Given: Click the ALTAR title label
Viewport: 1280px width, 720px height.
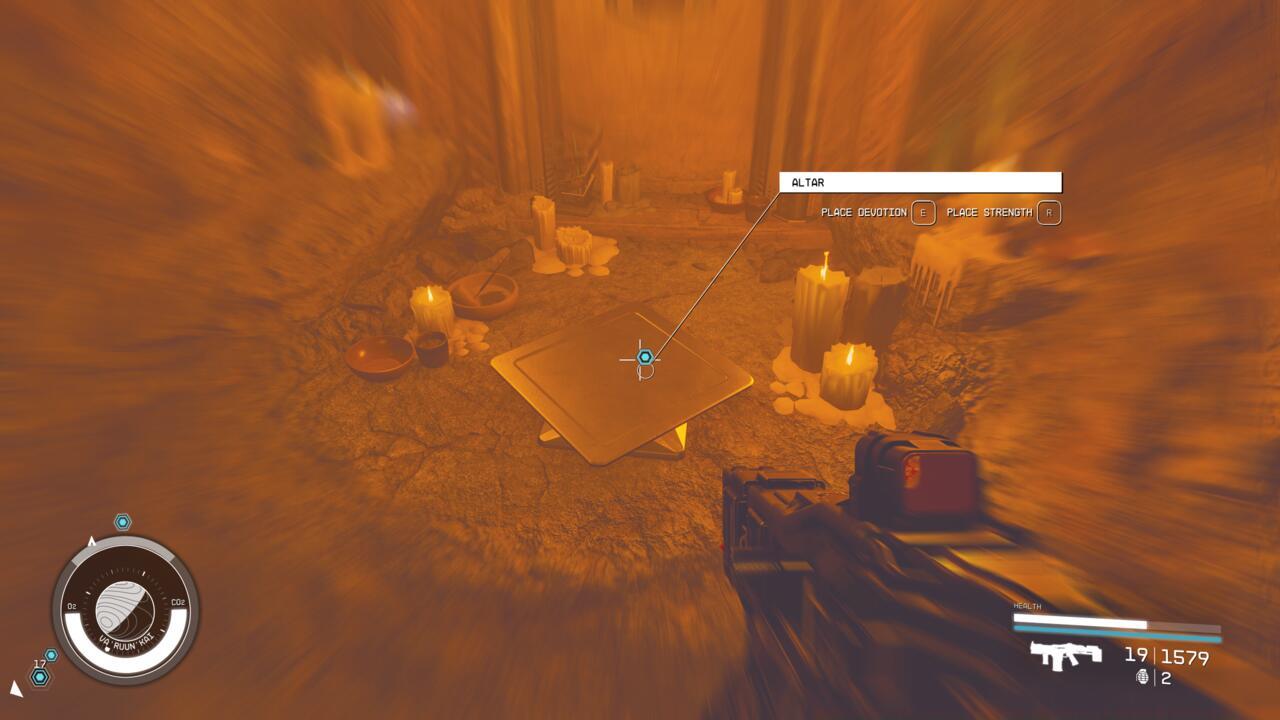Looking at the screenshot, I should pos(810,182).
